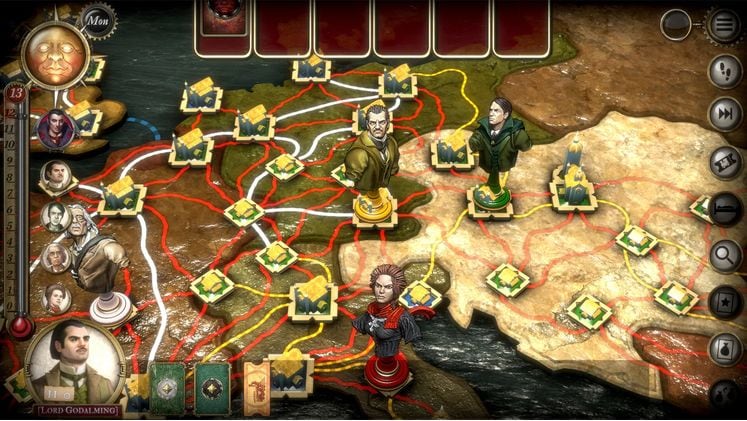Select the dark-haired hunter portrait below Dracula

tap(58, 178)
